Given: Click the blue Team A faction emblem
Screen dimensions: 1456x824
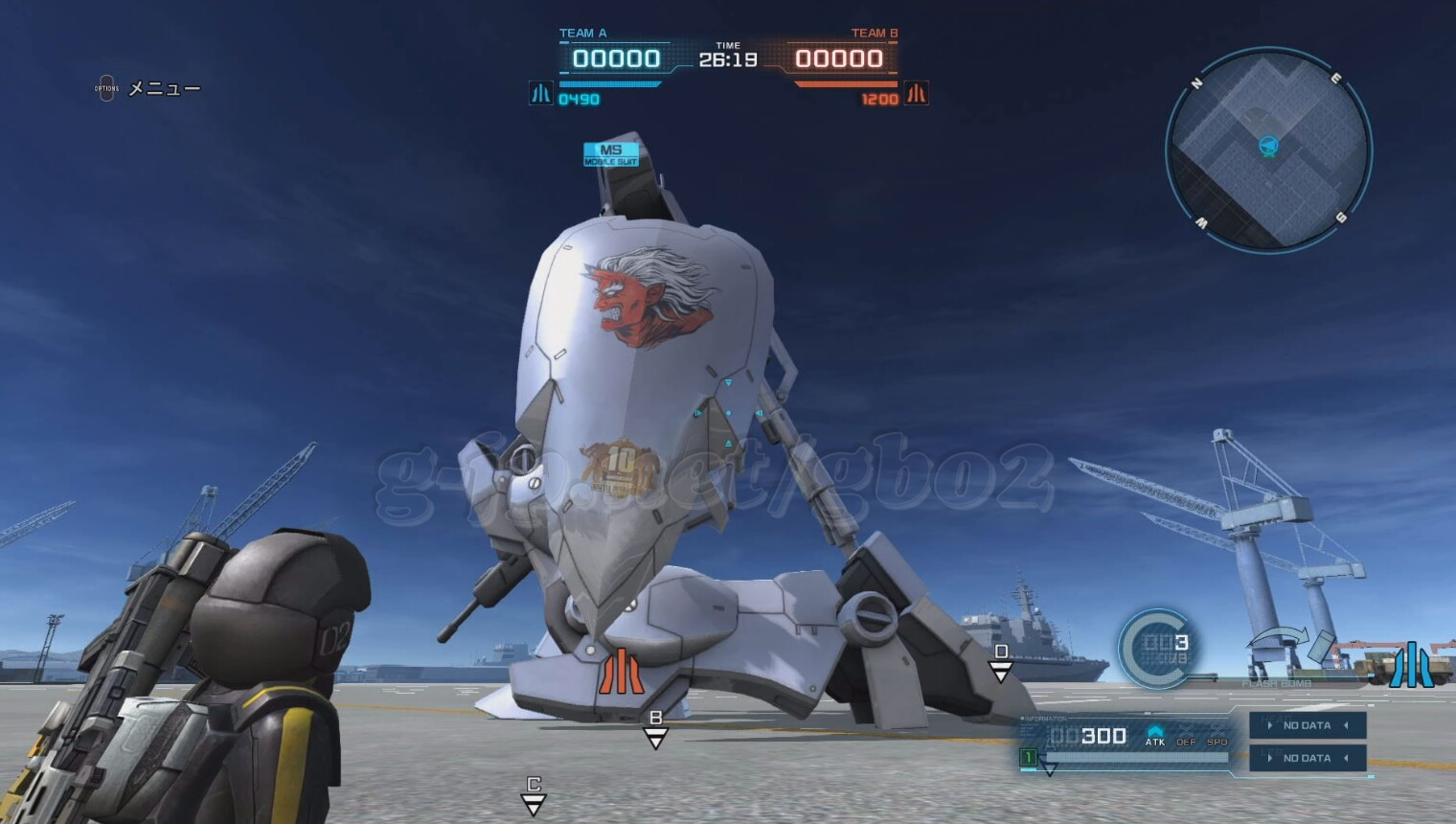Looking at the screenshot, I should point(541,94).
